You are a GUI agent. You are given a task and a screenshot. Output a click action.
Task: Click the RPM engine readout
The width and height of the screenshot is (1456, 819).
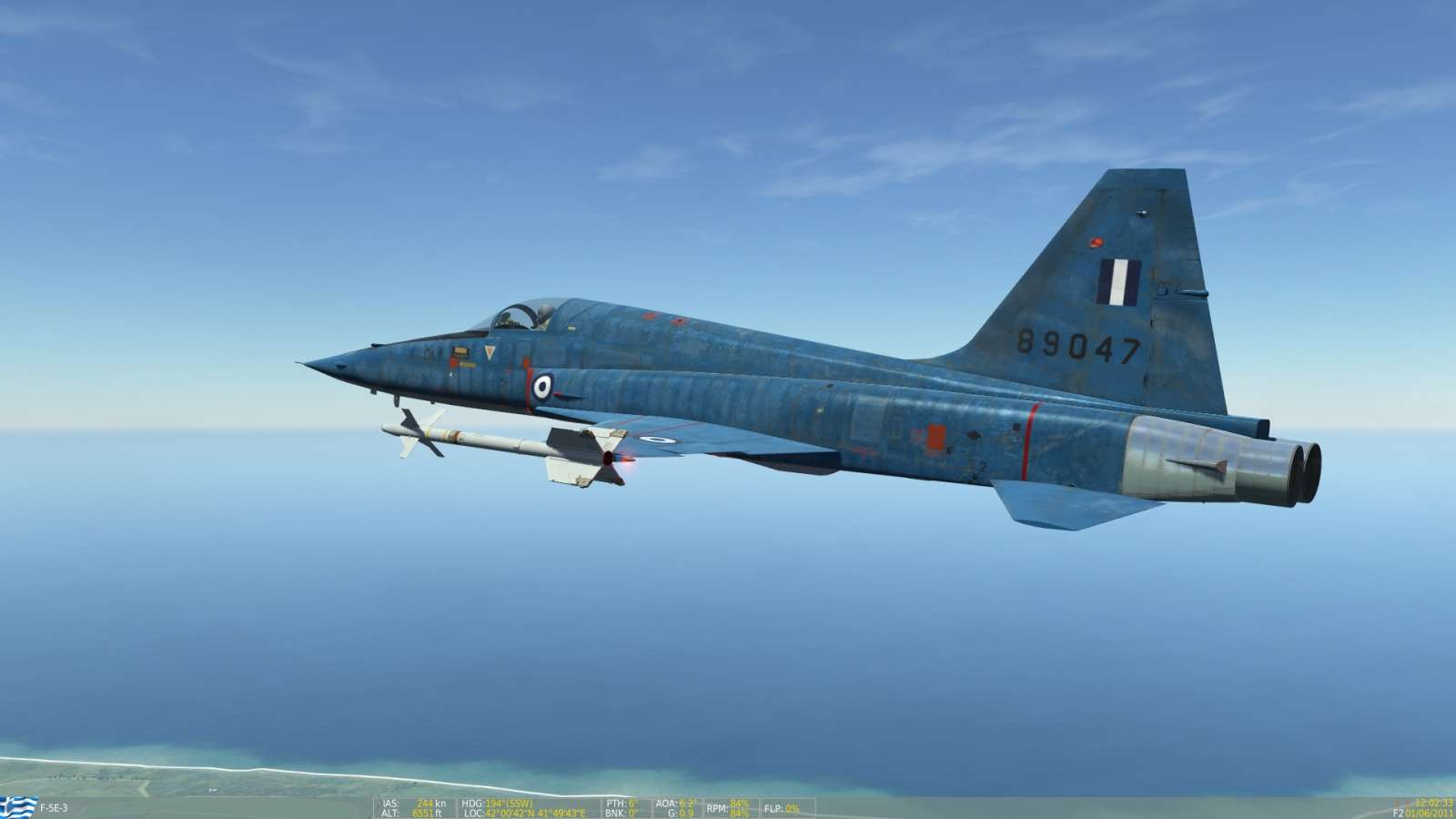pyautogui.click(x=717, y=806)
